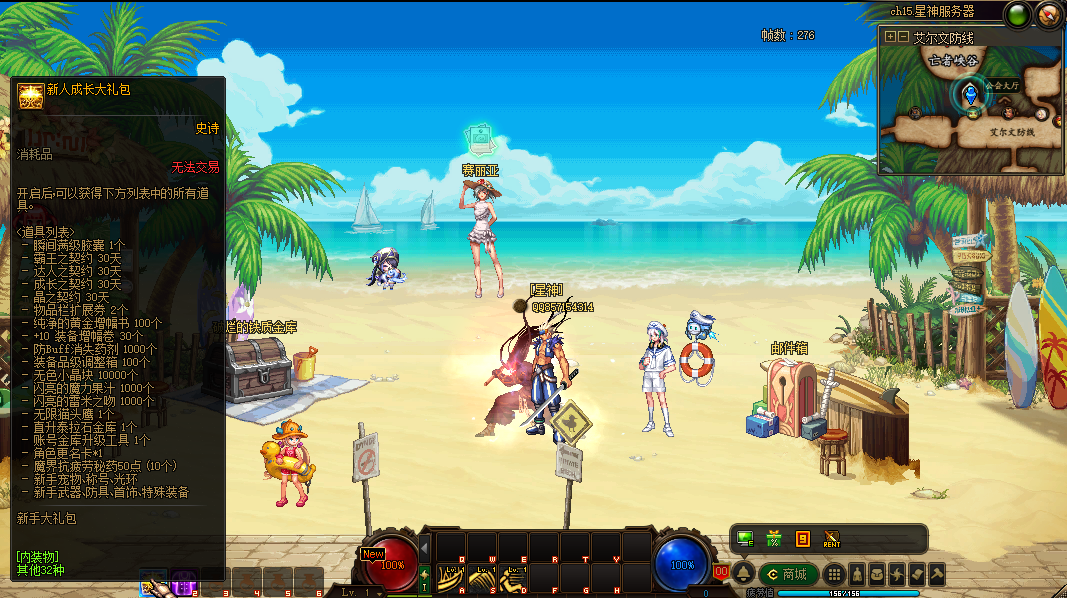Viewport: 1067px width, 598px height.
Task: Open the skills shuriken icon
Action: click(x=897, y=574)
